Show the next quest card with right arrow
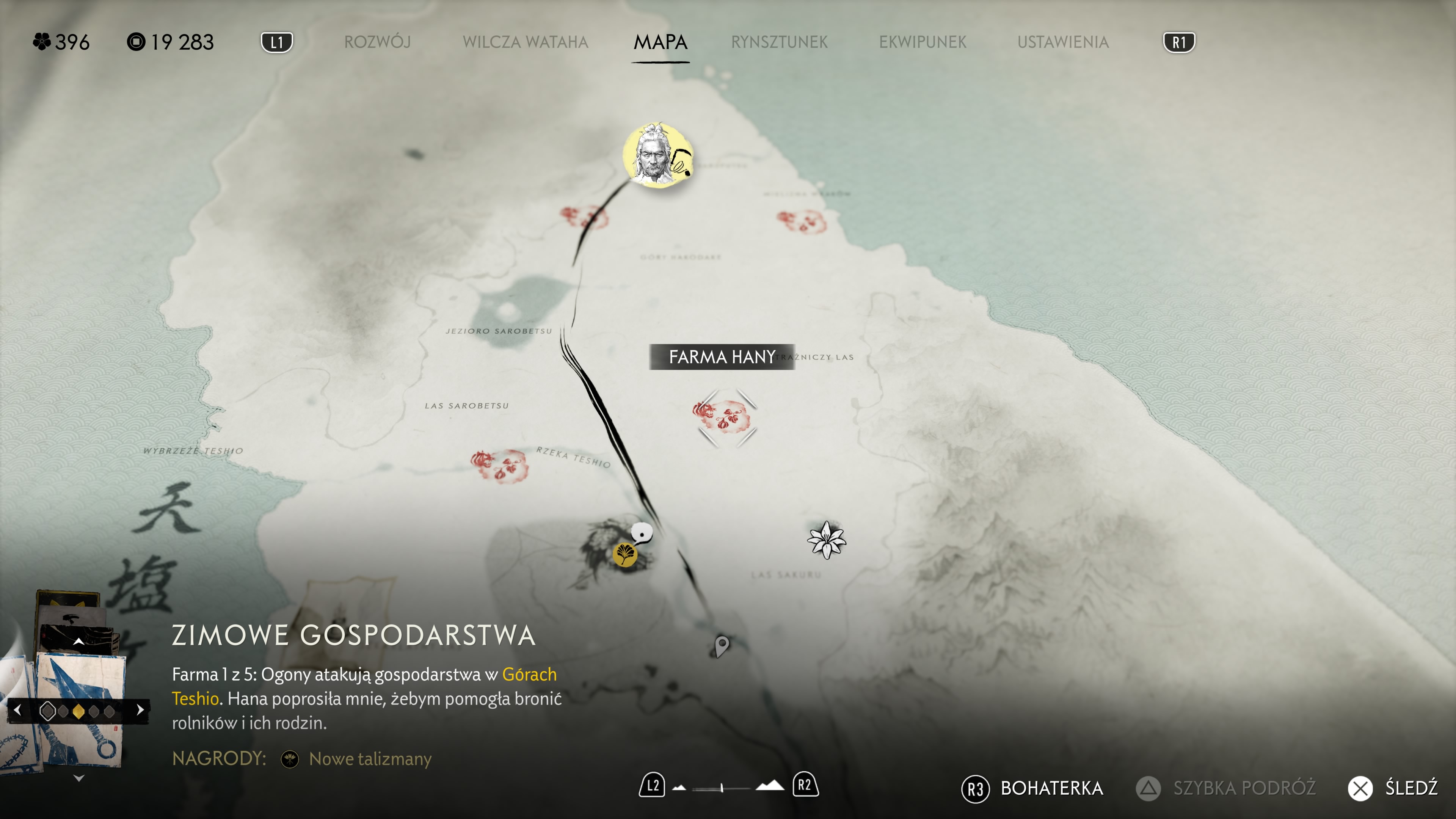Image resolution: width=1456 pixels, height=819 pixels. (x=140, y=710)
